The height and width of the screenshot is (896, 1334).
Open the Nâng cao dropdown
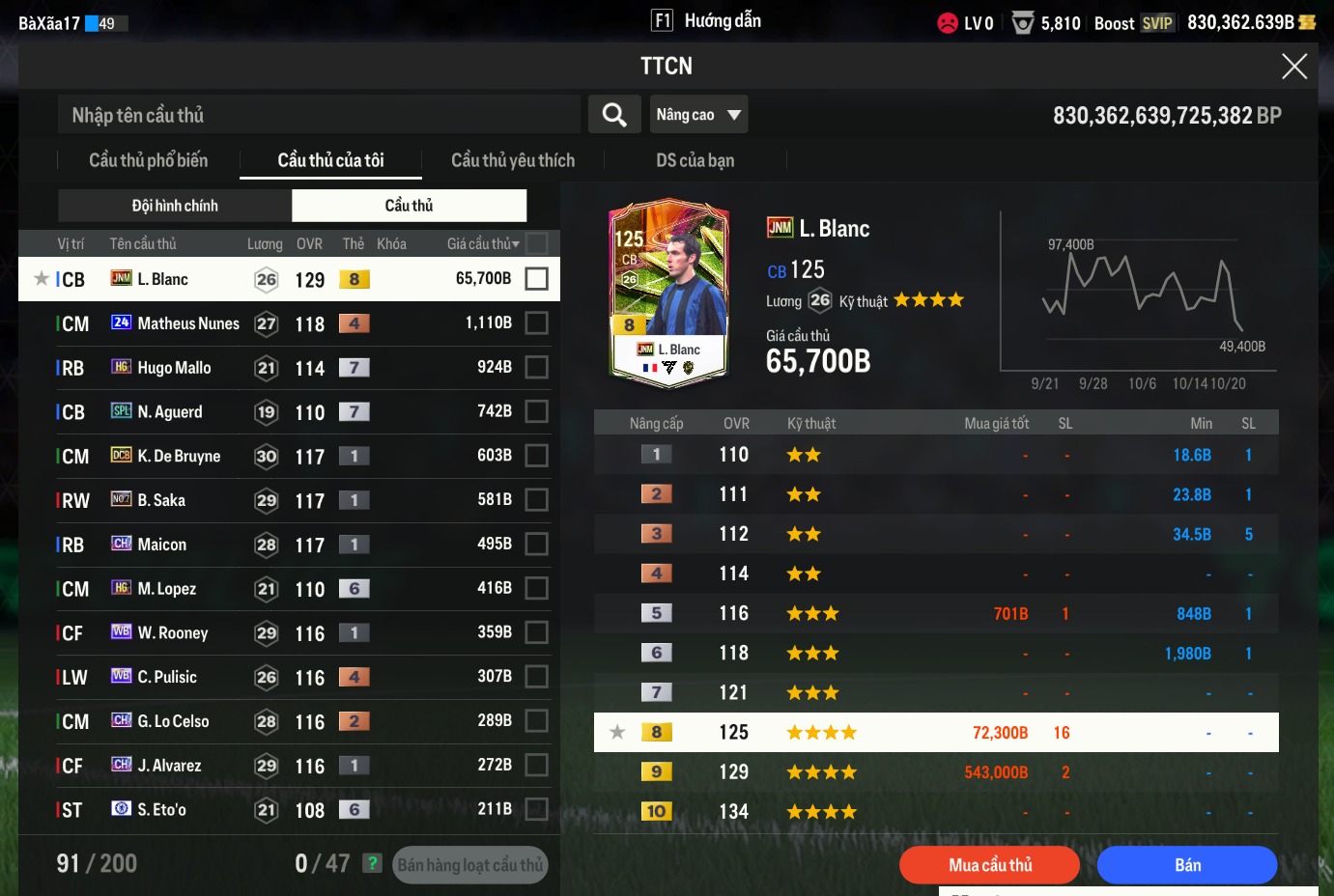pos(698,115)
